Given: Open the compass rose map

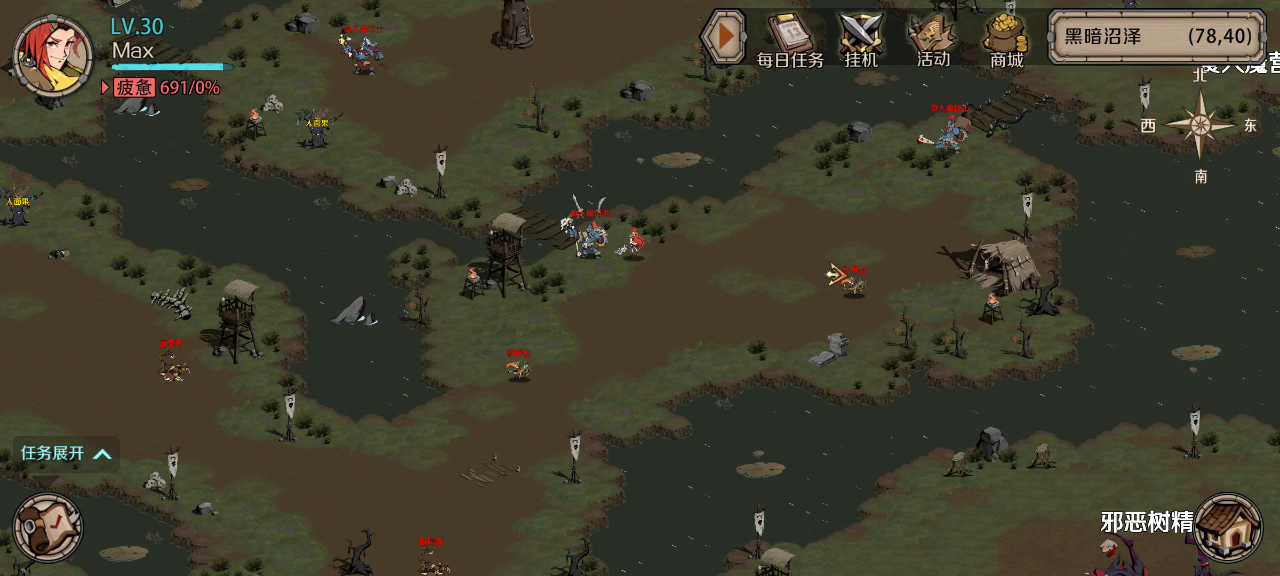Looking at the screenshot, I should point(1199,125).
